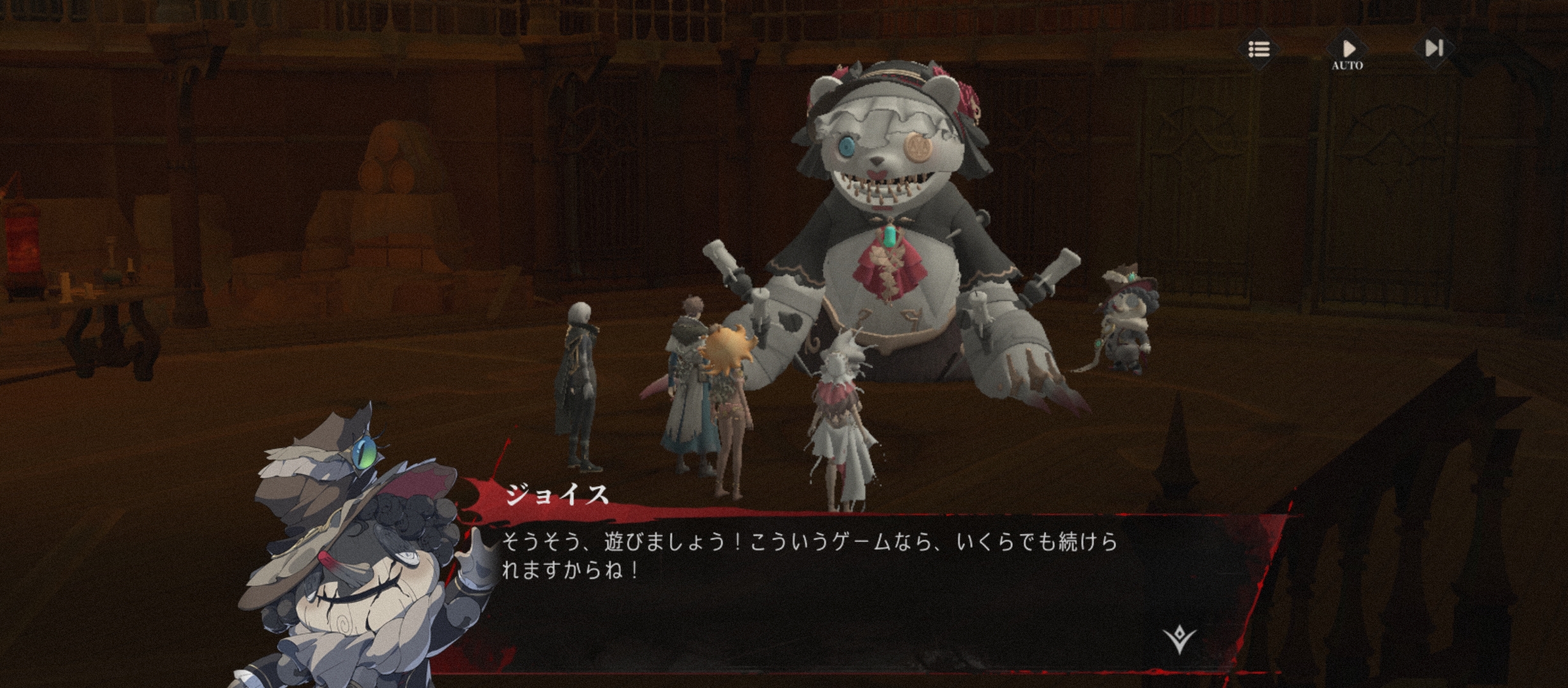Advance dialogue with the continue arrow
This screenshot has width=1568, height=688.
click(1179, 639)
